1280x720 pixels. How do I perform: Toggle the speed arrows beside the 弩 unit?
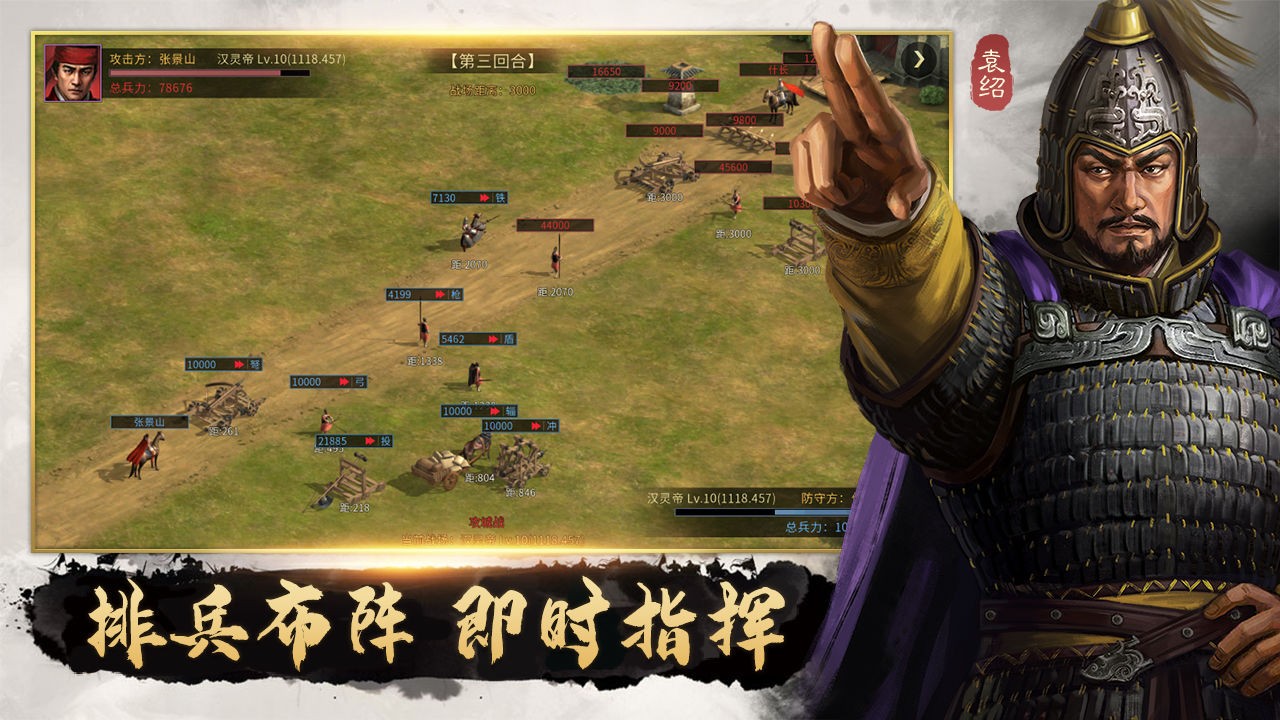click(238, 365)
